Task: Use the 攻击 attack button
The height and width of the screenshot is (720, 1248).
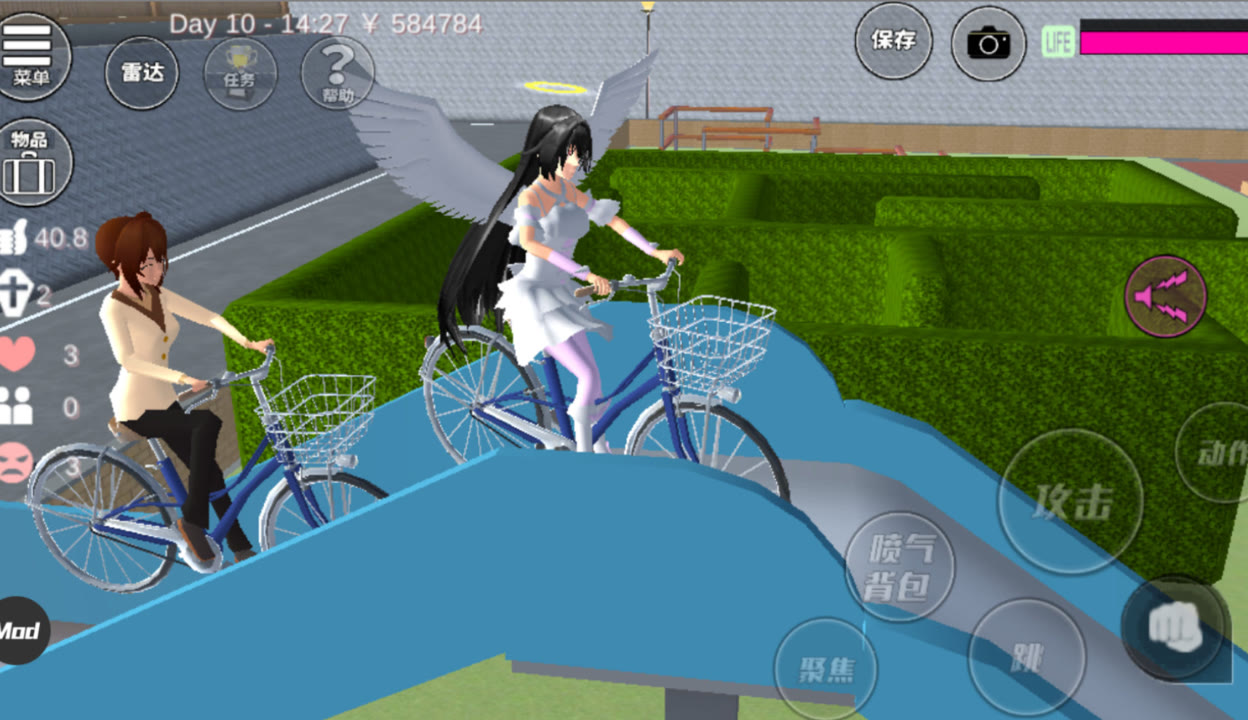Action: tap(1070, 502)
